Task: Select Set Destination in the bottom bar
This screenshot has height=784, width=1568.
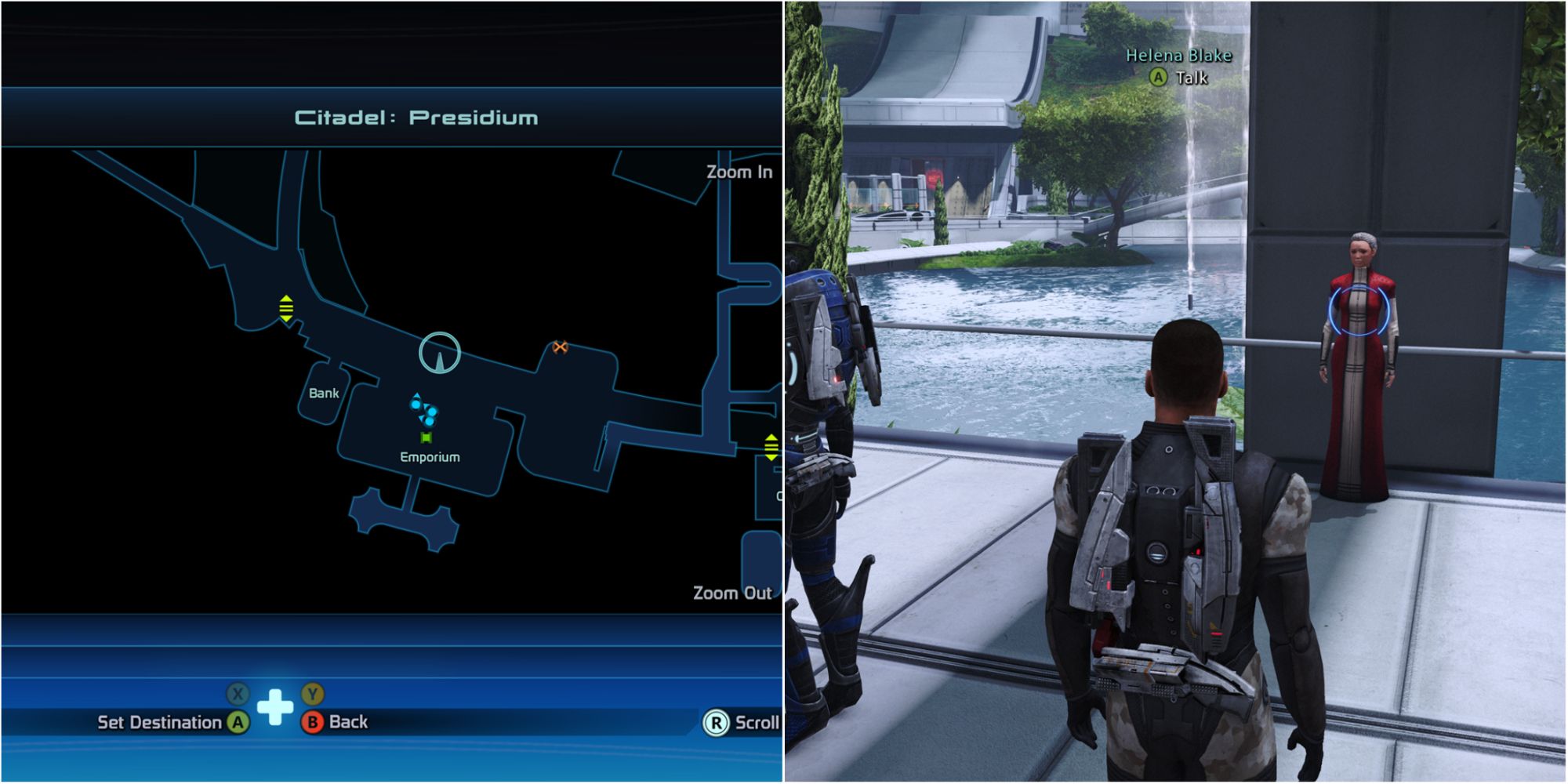Action: 158,724
